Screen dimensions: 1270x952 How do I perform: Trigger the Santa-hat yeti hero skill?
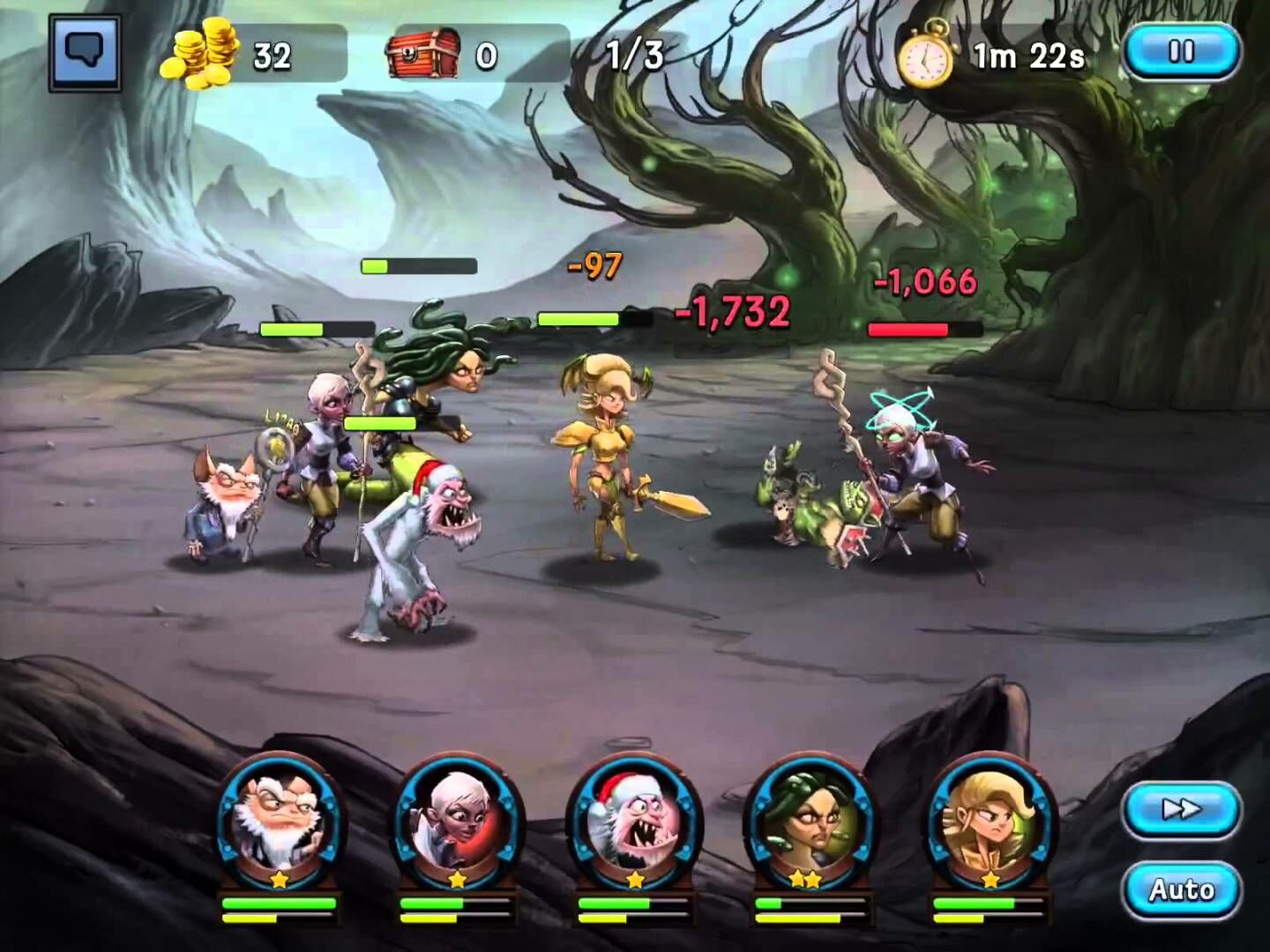pyautogui.click(x=635, y=822)
